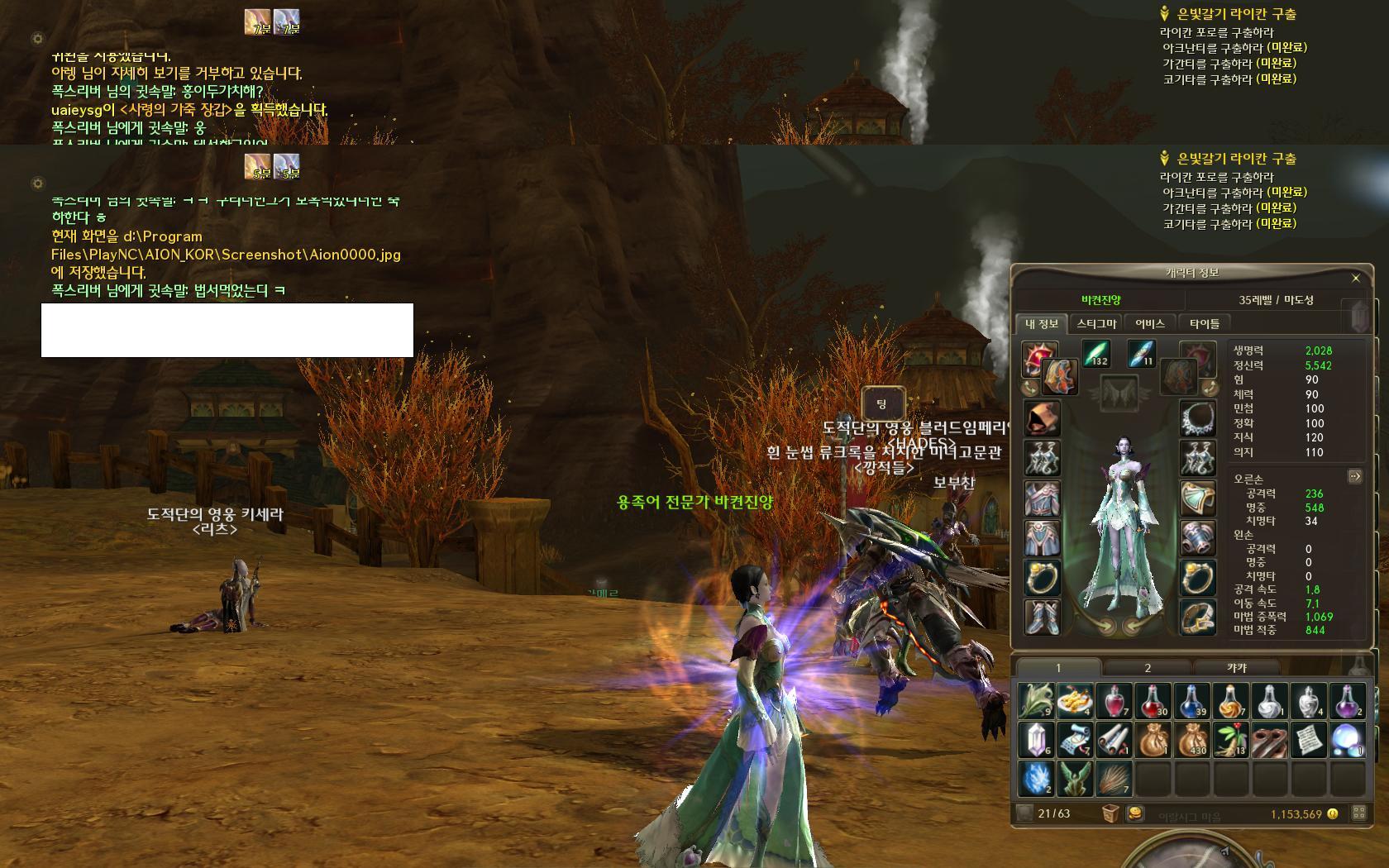Select the equipped boots slot
1389x868 pixels.
click(x=1041, y=617)
